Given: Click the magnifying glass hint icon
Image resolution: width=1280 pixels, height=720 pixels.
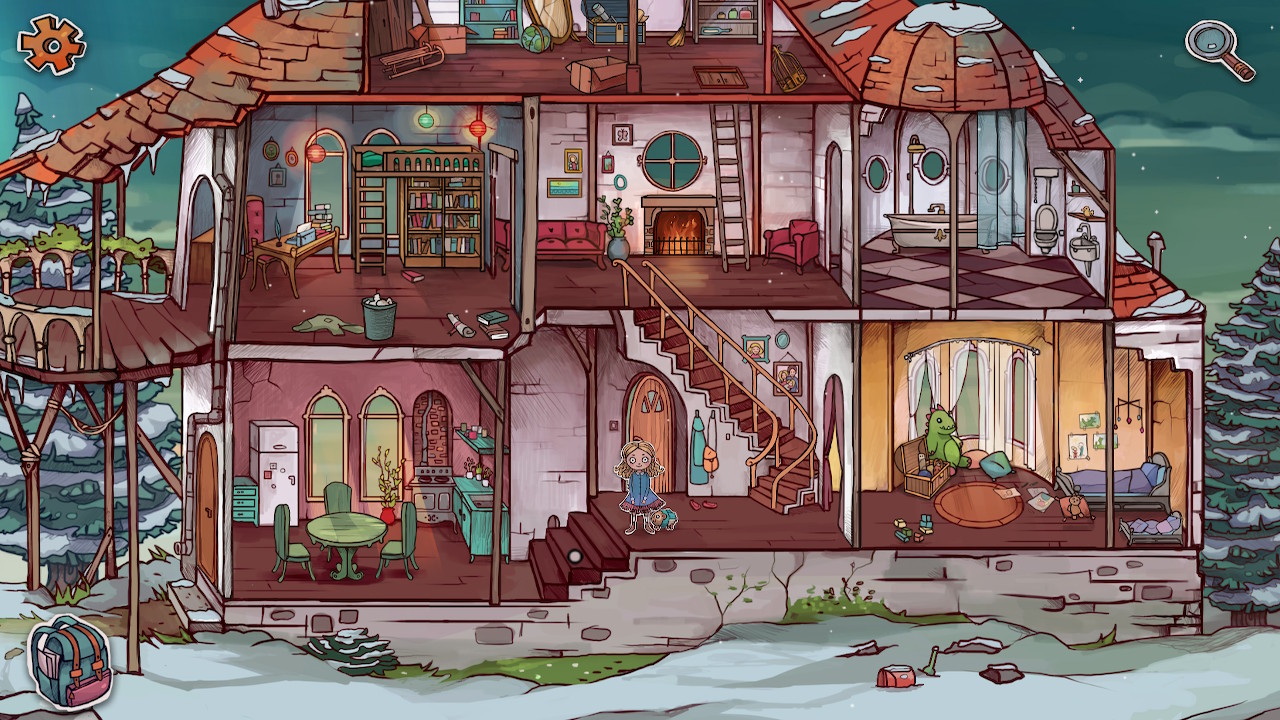Looking at the screenshot, I should [x=1212, y=42].
